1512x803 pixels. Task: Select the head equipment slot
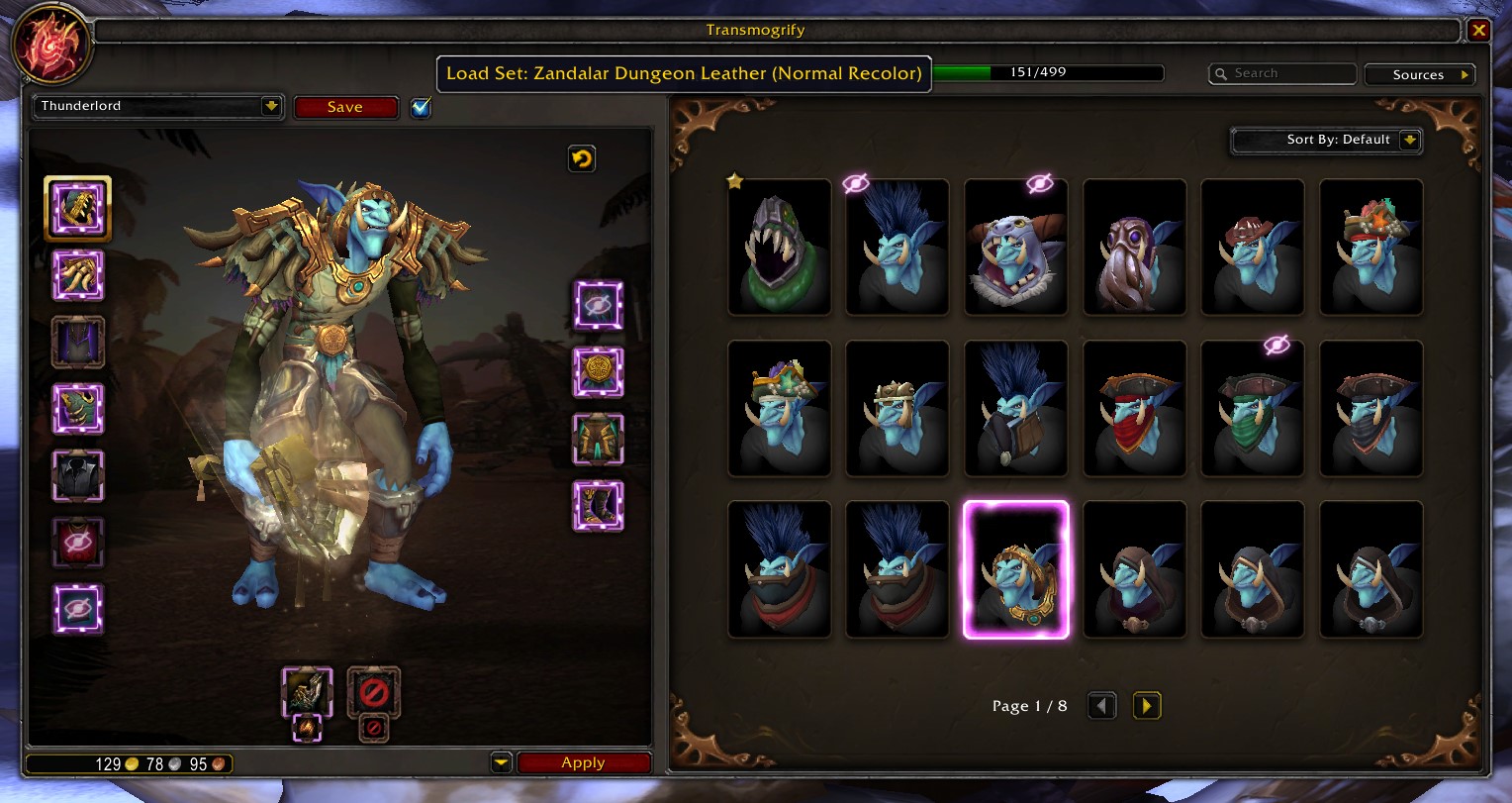click(x=77, y=208)
